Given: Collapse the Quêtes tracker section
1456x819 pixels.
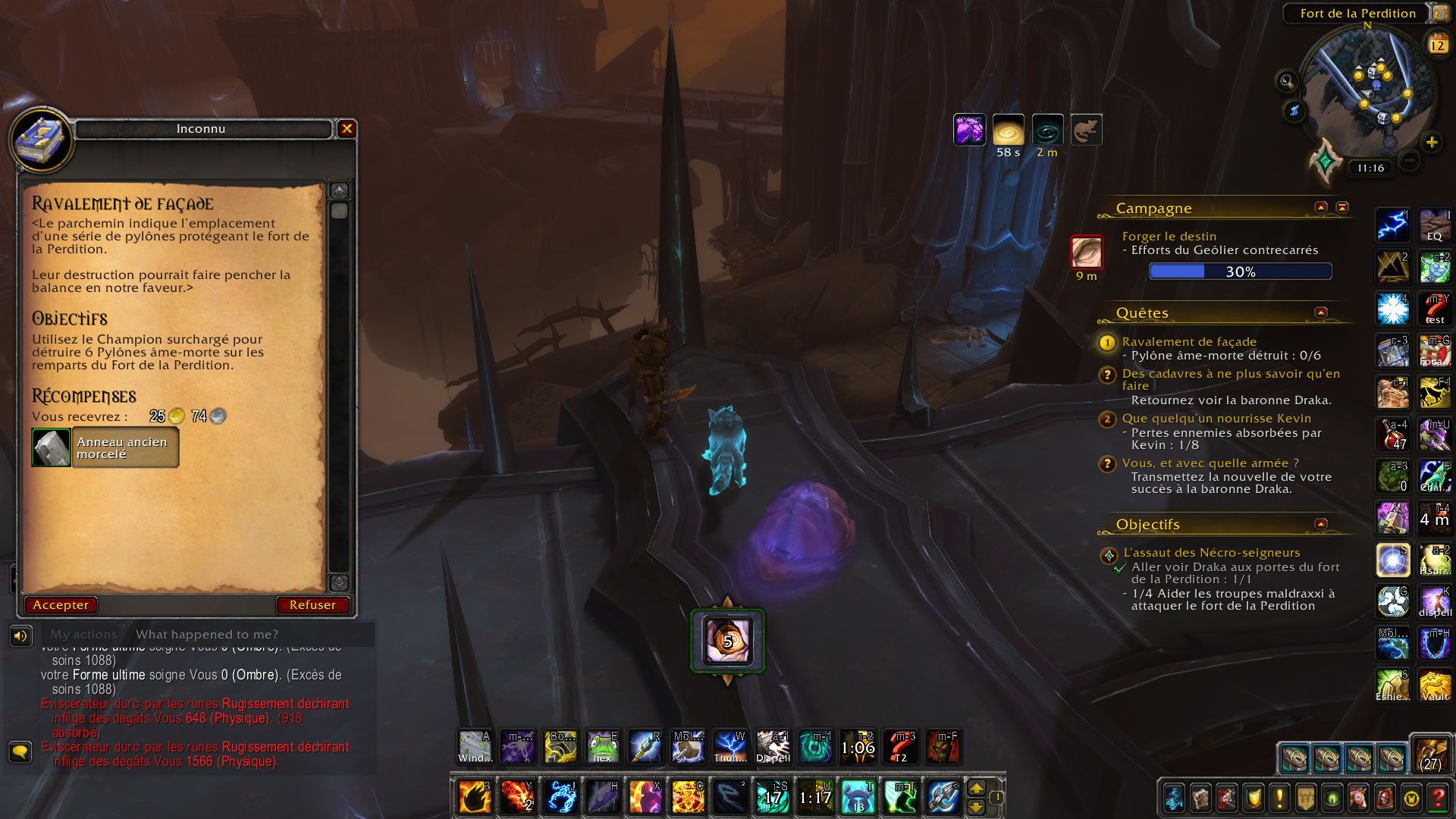Looking at the screenshot, I should [x=1319, y=311].
